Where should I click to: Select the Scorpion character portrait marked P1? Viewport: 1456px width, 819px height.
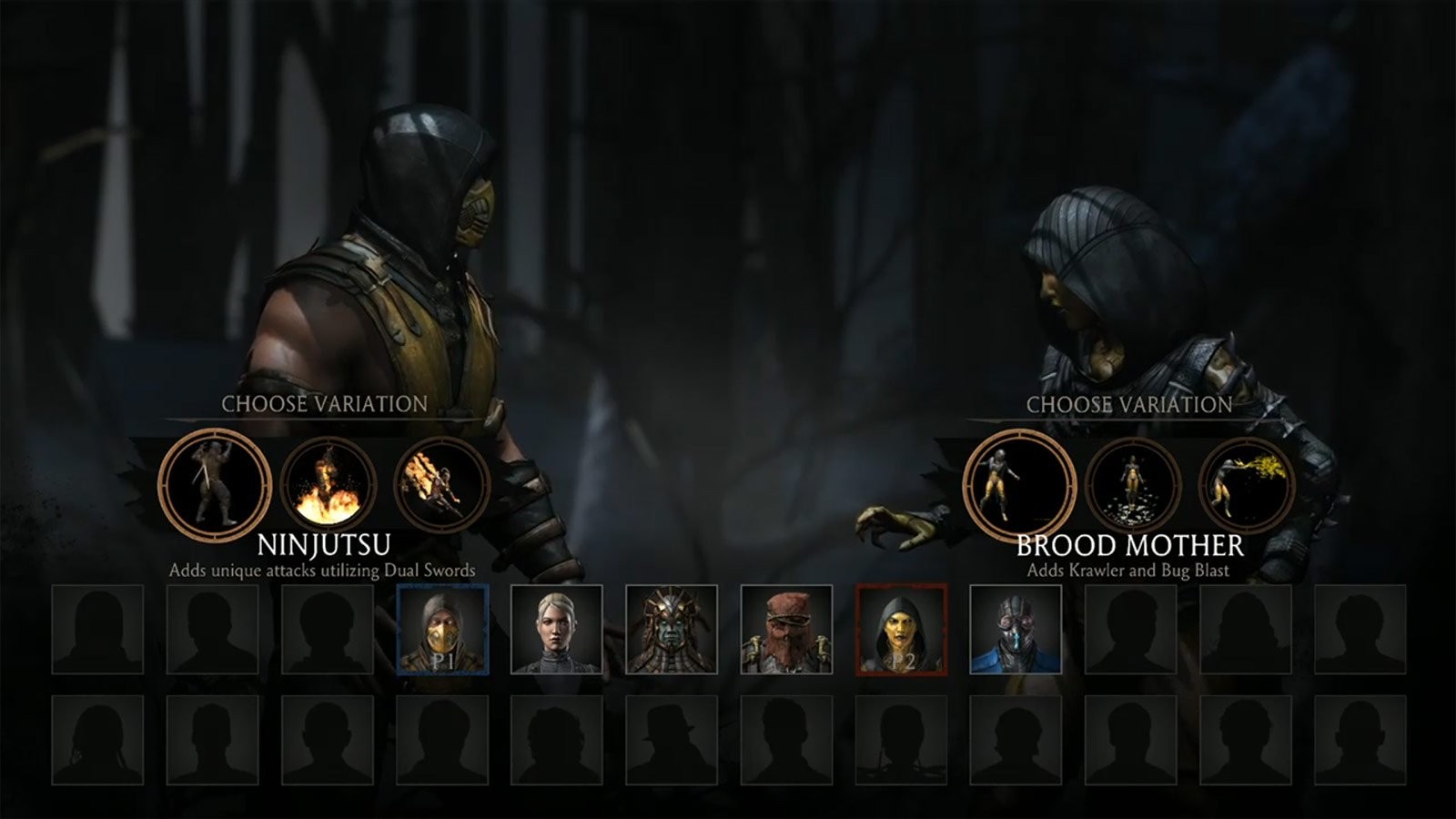[444, 629]
